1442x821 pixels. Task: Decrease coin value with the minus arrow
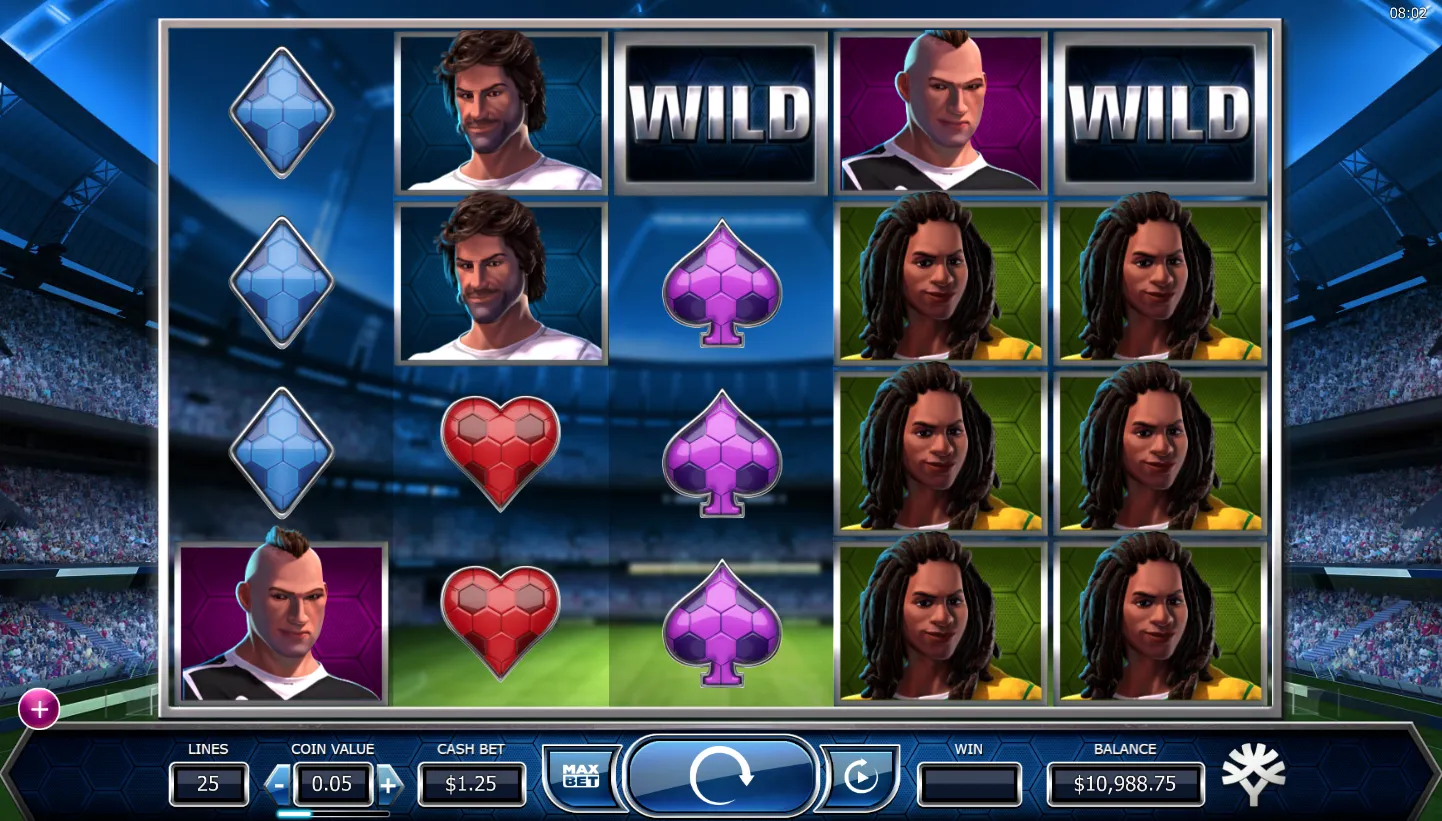(279, 785)
